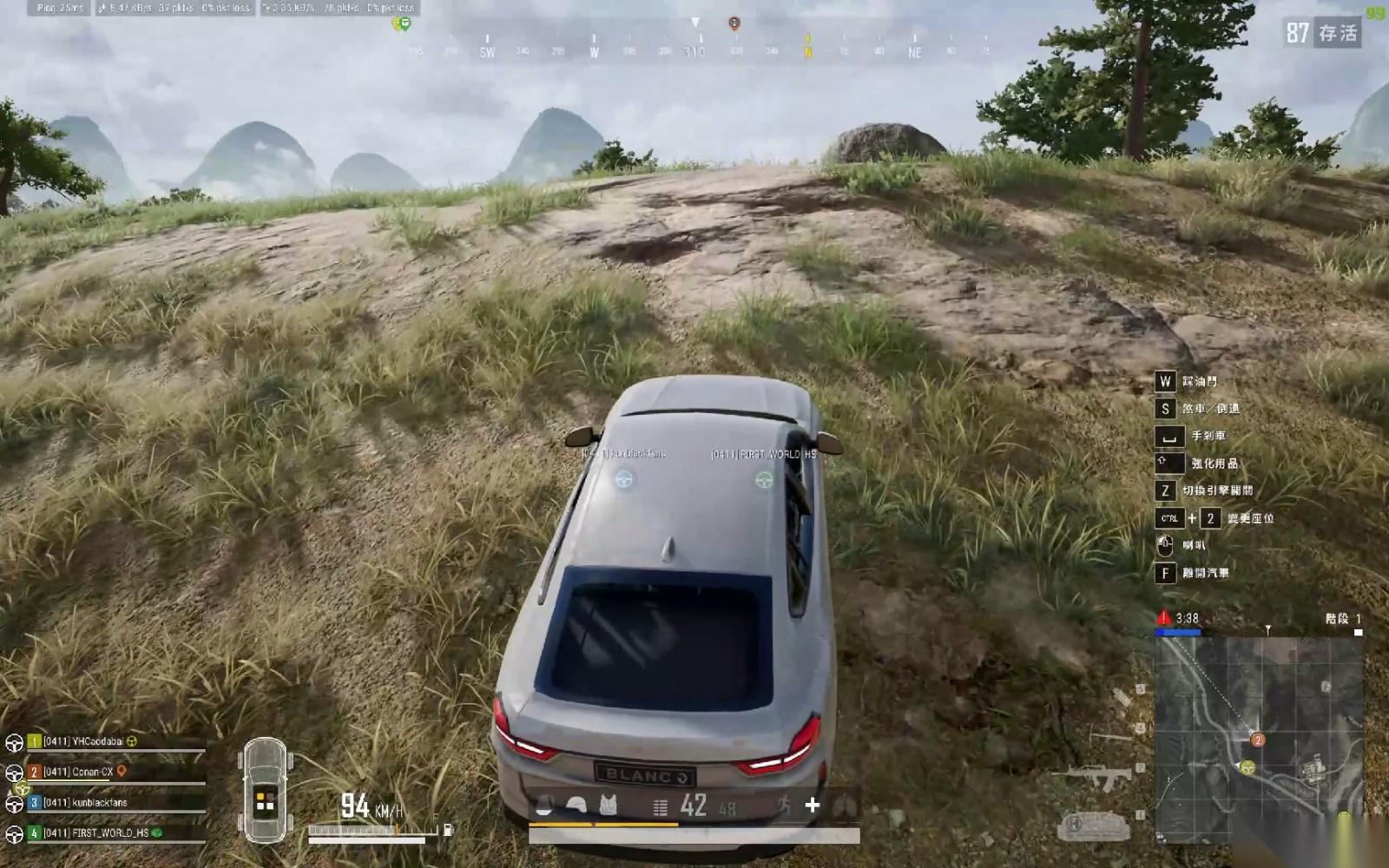This screenshot has height=868, width=1389.
Task: Select teammate kunblackfans in squad list
Action: [85, 802]
